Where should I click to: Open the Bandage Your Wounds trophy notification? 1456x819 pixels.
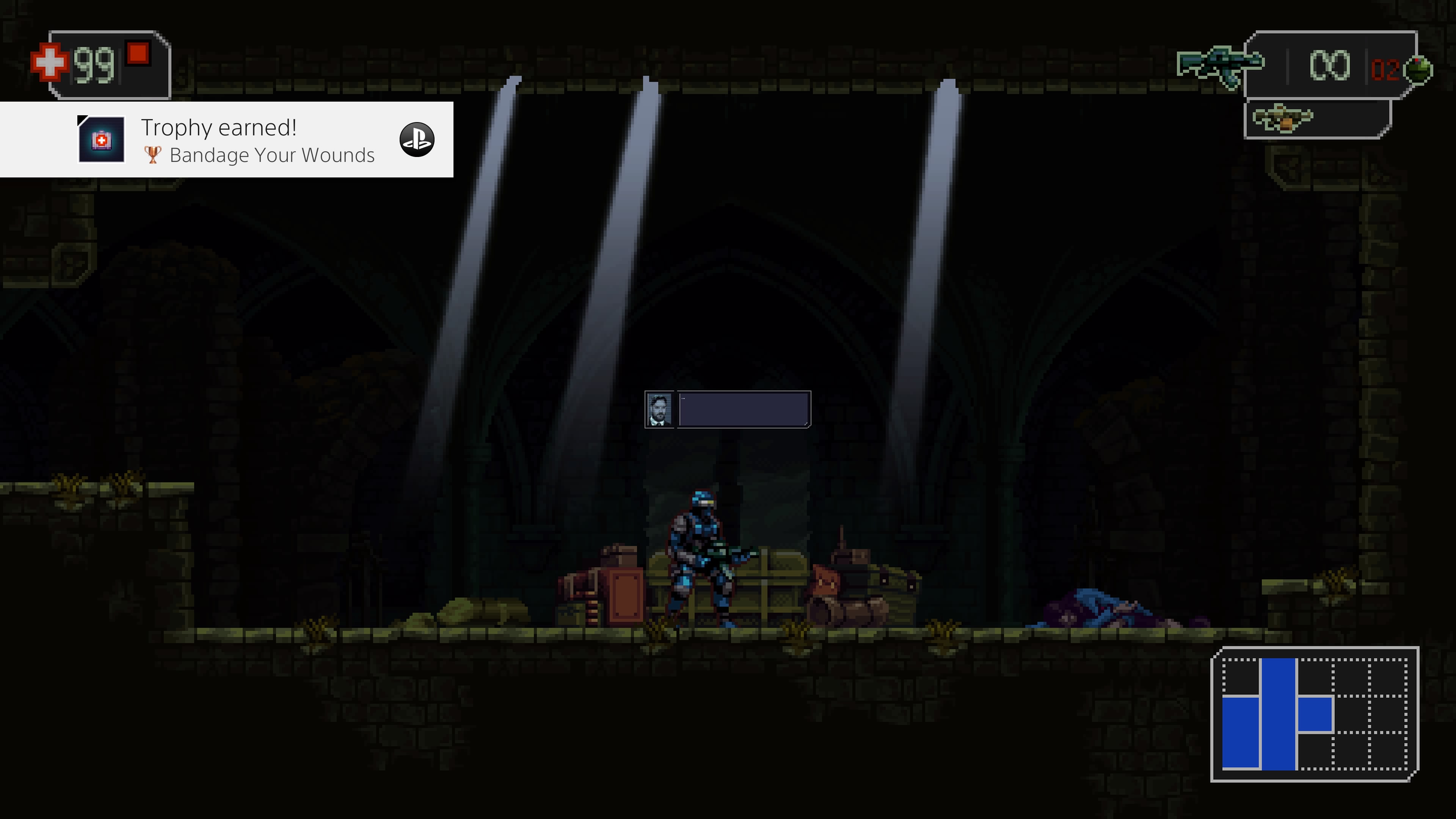pos(258,140)
